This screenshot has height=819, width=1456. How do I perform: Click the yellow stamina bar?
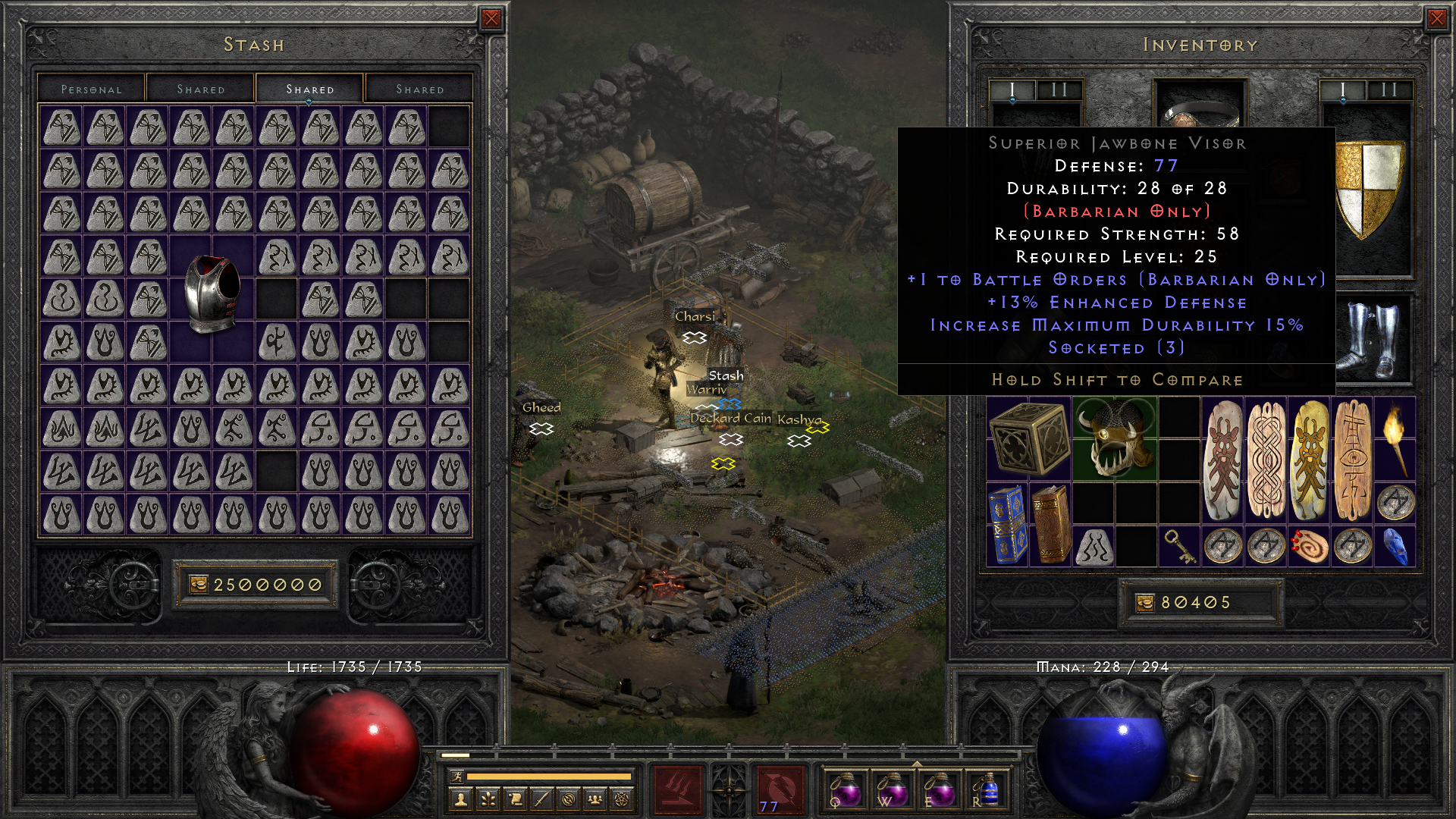[x=550, y=776]
